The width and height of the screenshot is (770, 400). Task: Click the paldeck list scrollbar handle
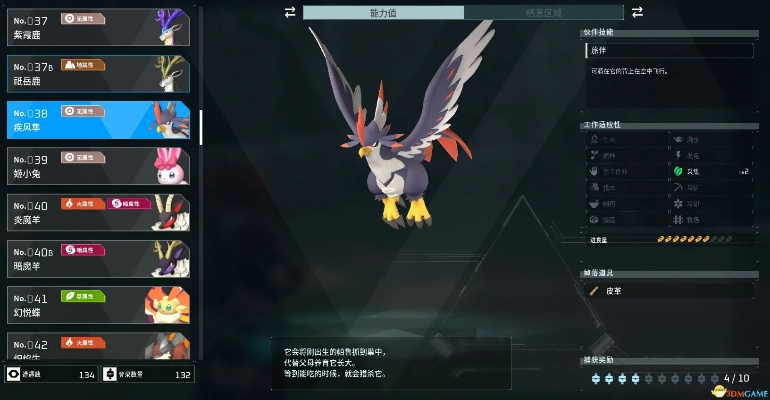click(201, 126)
